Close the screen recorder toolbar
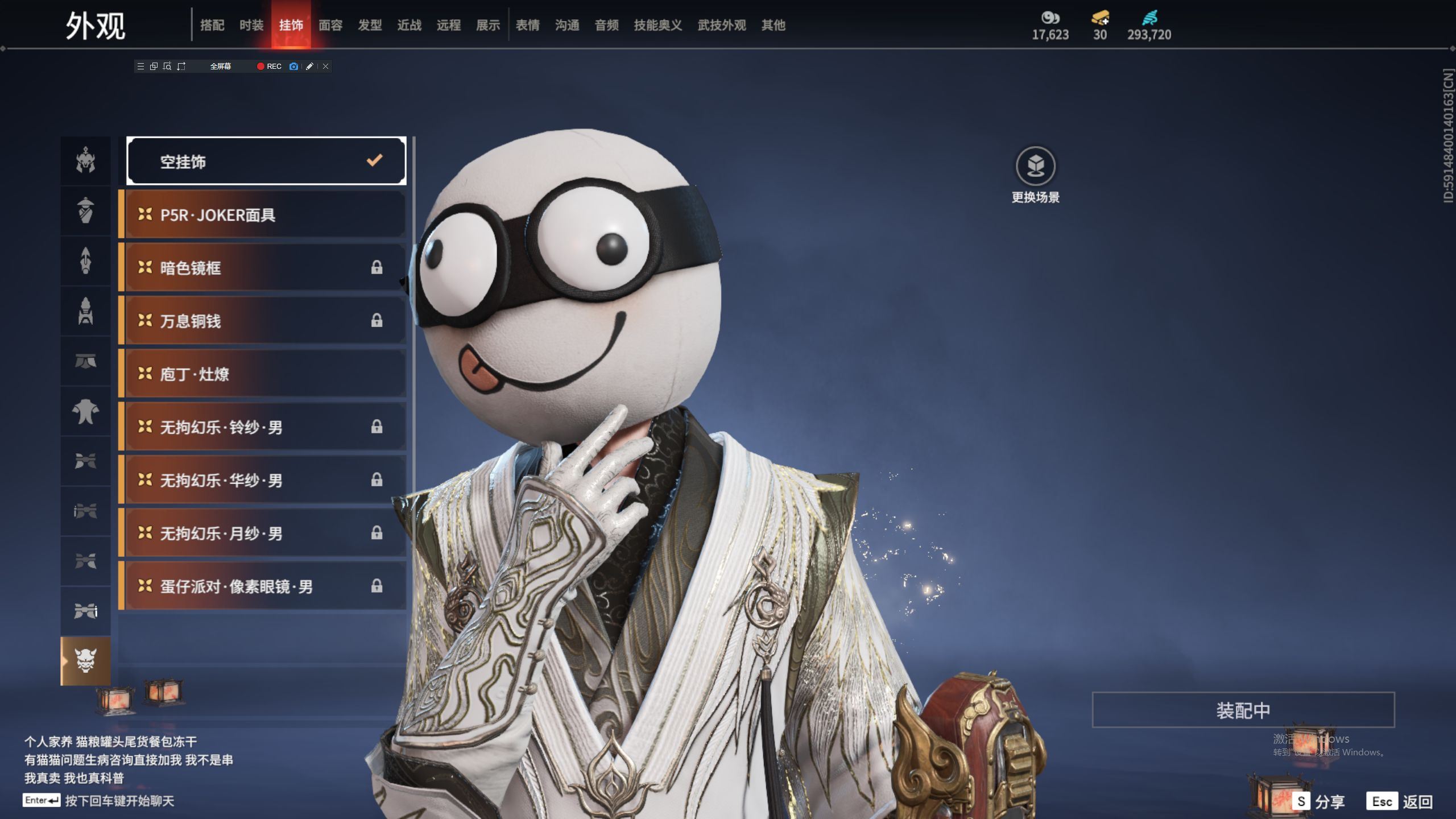 coord(325,67)
